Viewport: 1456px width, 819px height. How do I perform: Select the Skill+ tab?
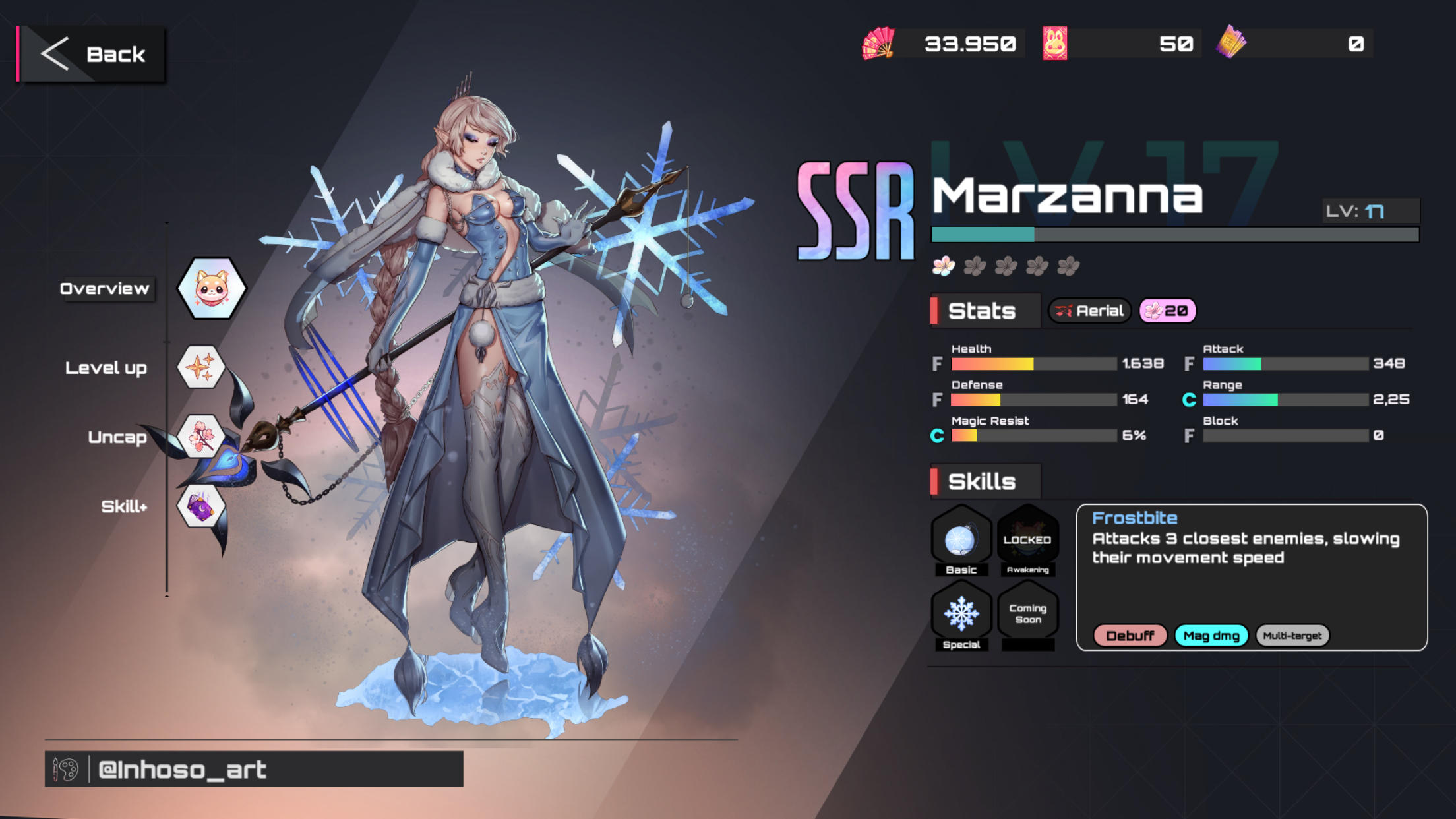(x=200, y=506)
